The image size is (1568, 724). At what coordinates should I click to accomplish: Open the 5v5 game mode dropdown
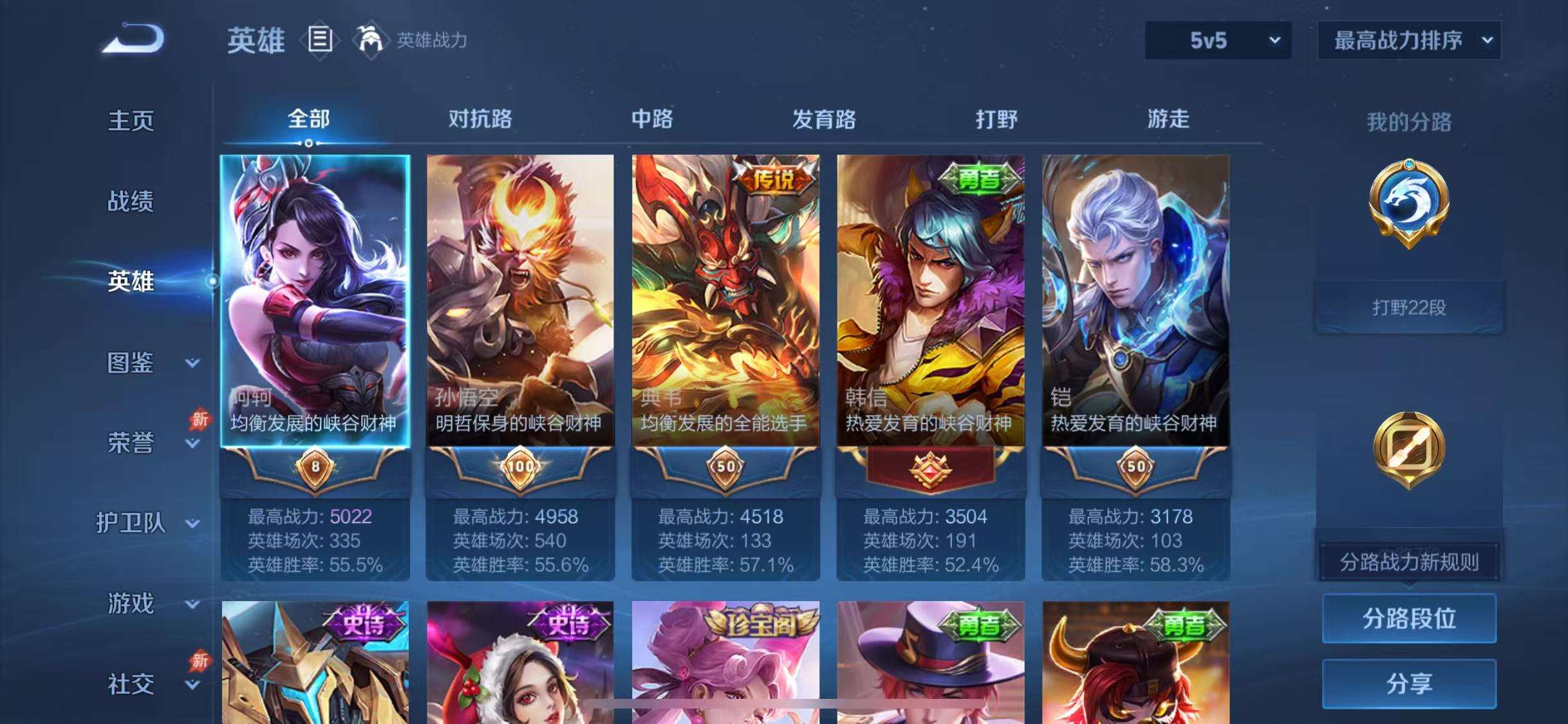pos(1217,40)
